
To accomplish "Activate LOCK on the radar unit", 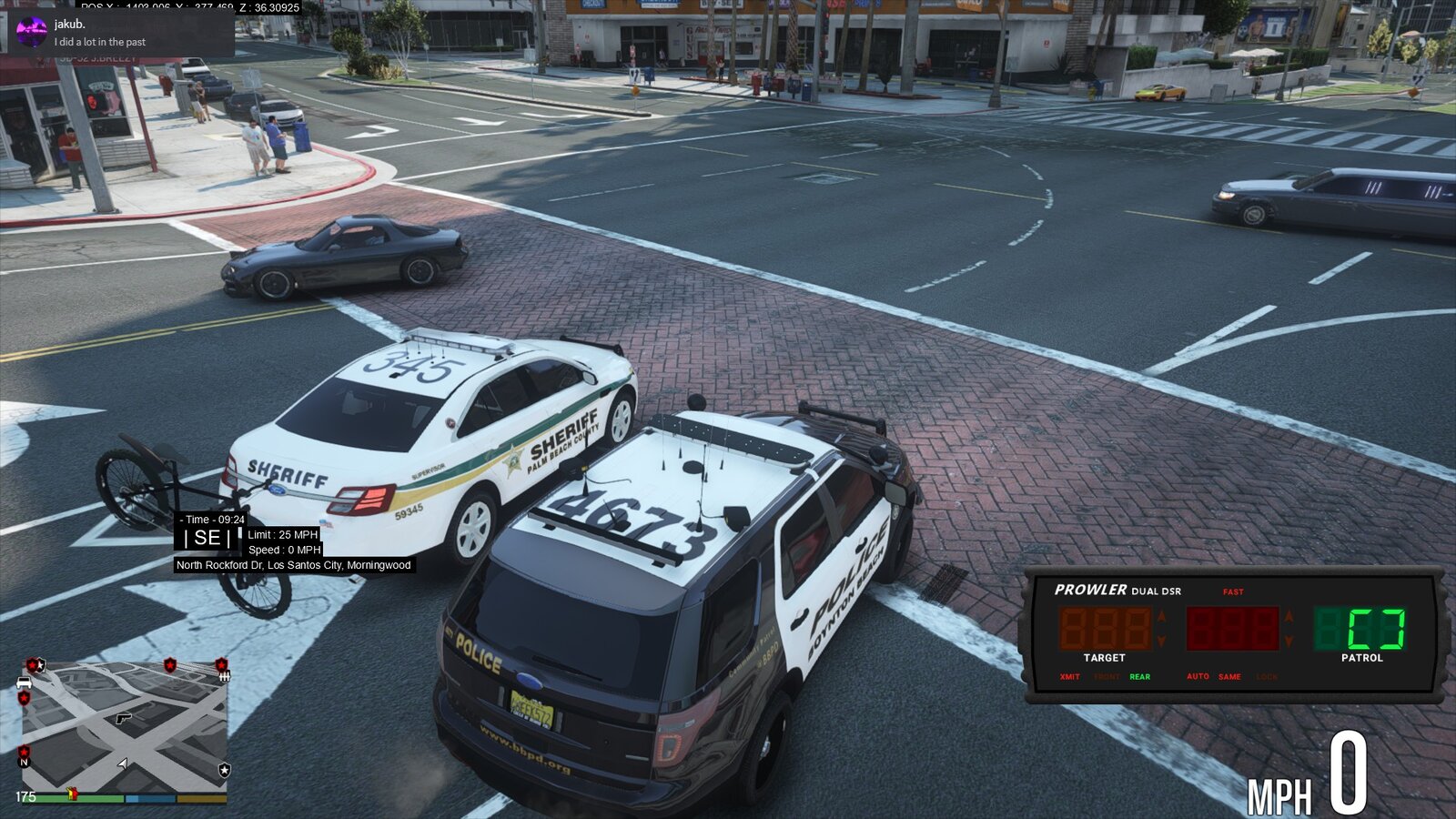I will (1267, 677).
